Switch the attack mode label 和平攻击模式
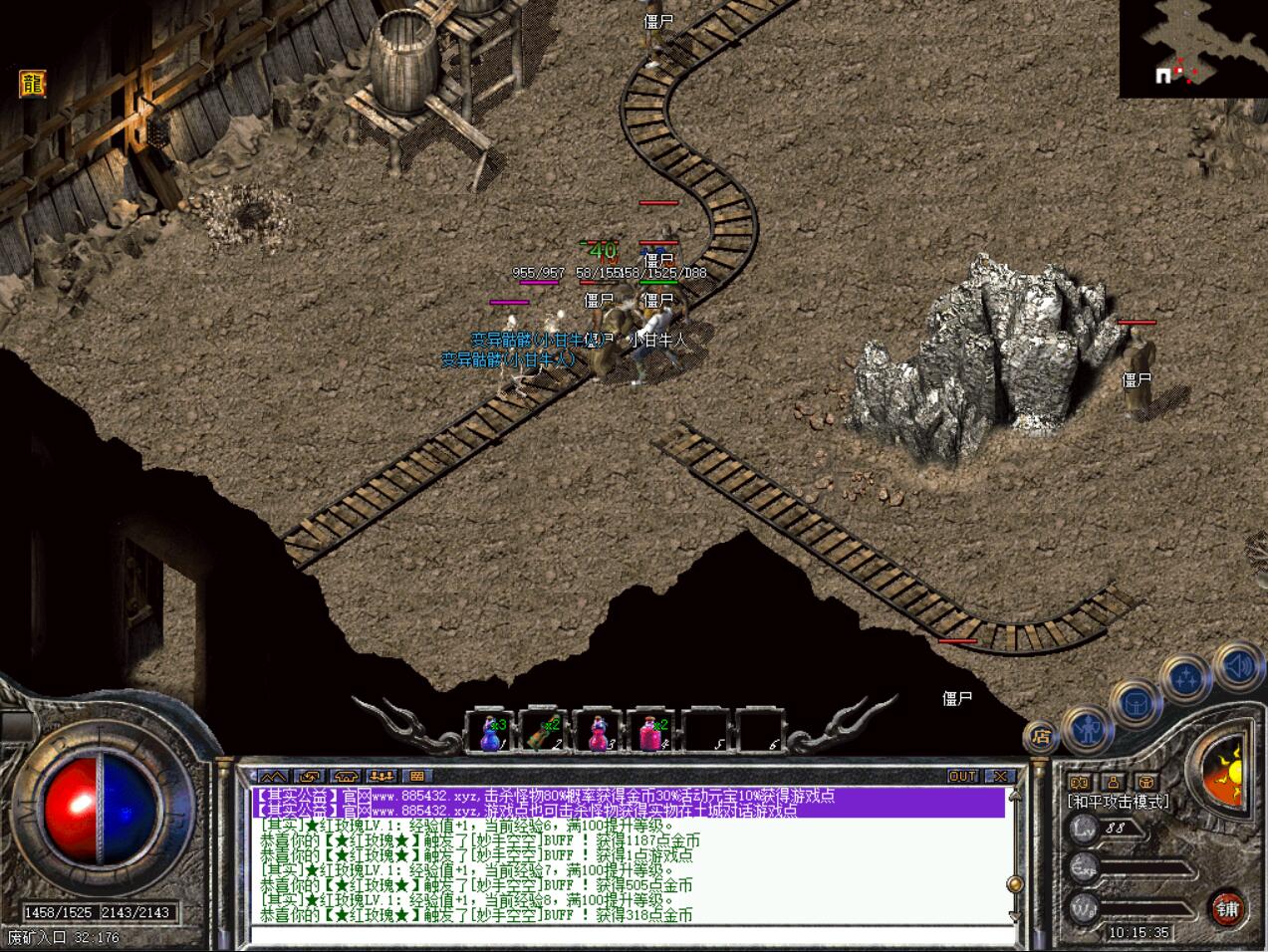Screen dimensions: 1268x952 pyautogui.click(x=1118, y=802)
